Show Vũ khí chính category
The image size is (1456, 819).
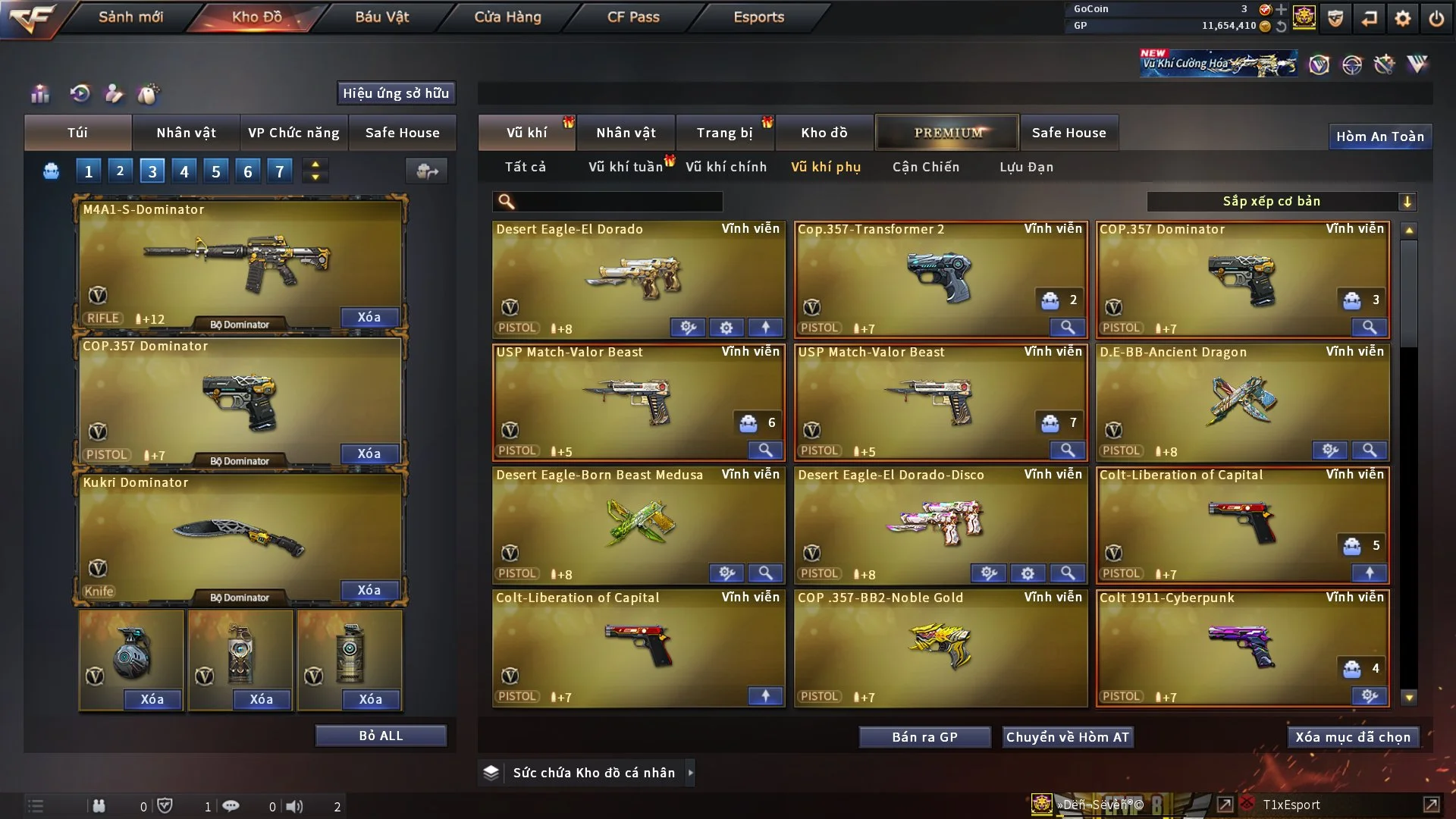(726, 167)
